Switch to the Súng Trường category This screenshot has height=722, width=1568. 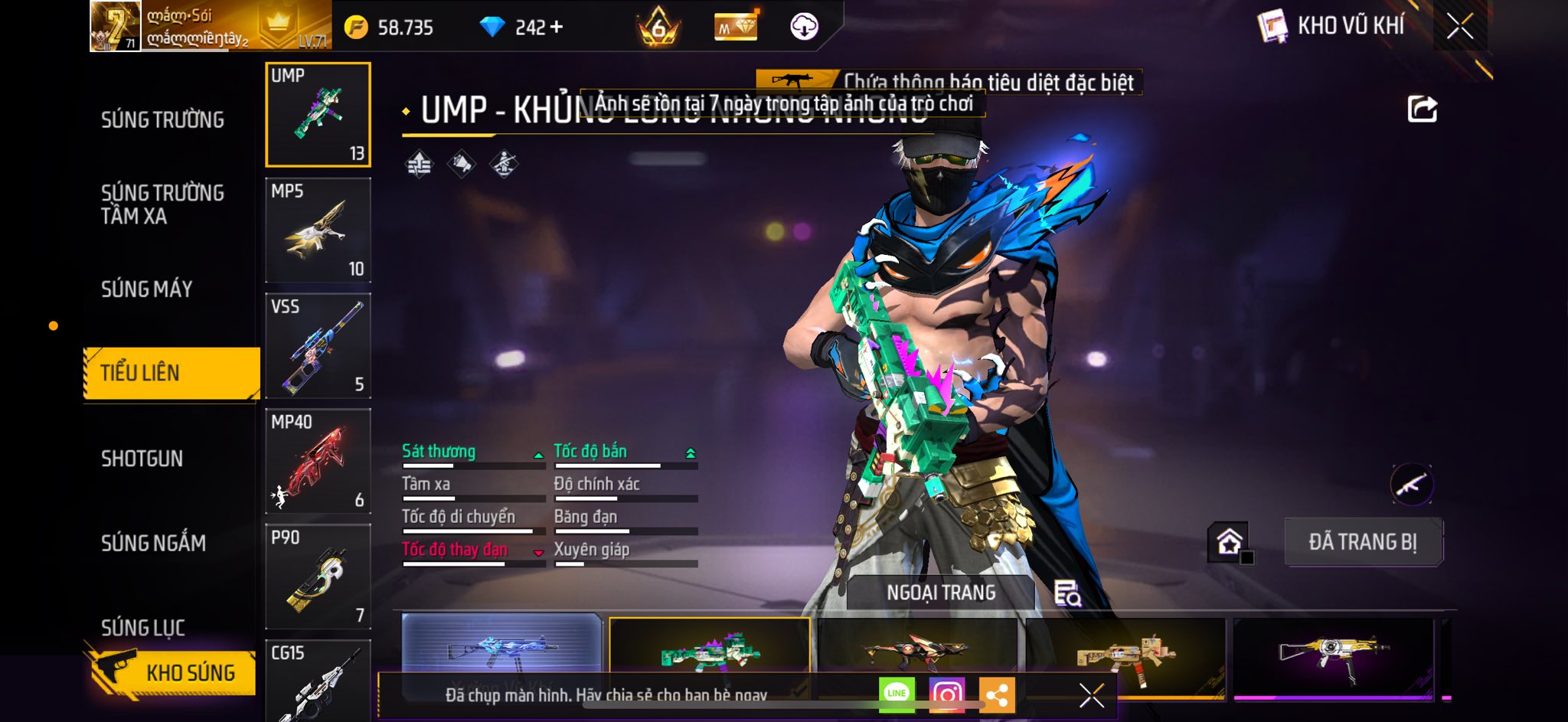click(162, 120)
